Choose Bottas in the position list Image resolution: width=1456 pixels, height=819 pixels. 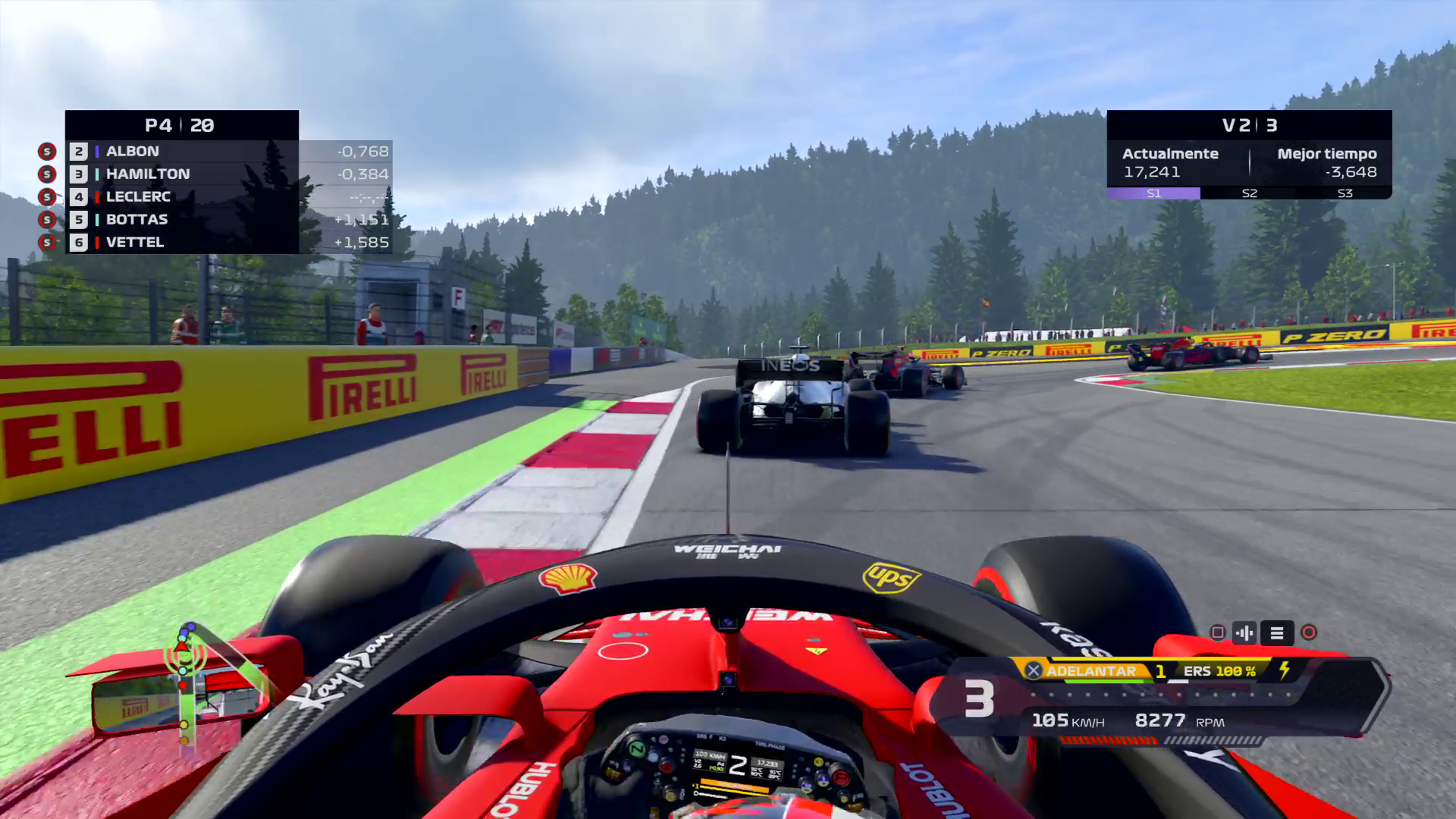coord(182,219)
